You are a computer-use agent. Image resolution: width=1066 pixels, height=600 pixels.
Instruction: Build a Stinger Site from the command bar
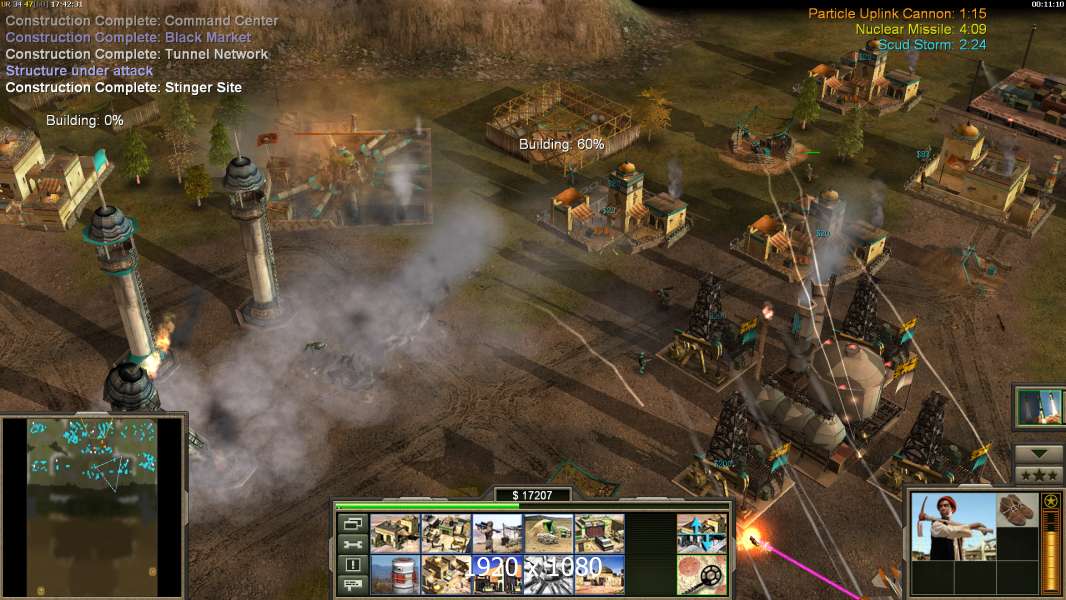tap(497, 533)
